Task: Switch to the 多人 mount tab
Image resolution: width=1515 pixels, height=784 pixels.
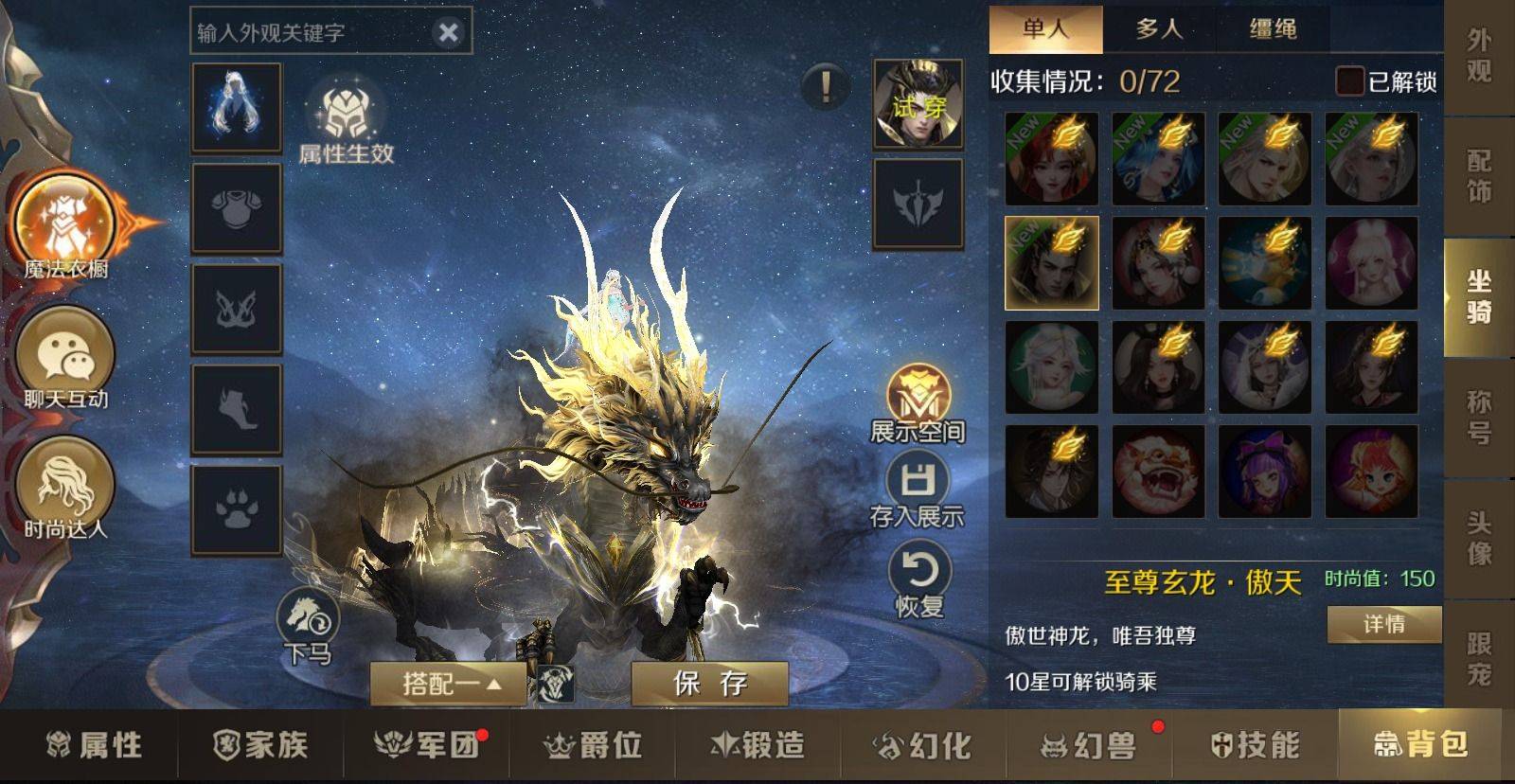Action: [1159, 29]
